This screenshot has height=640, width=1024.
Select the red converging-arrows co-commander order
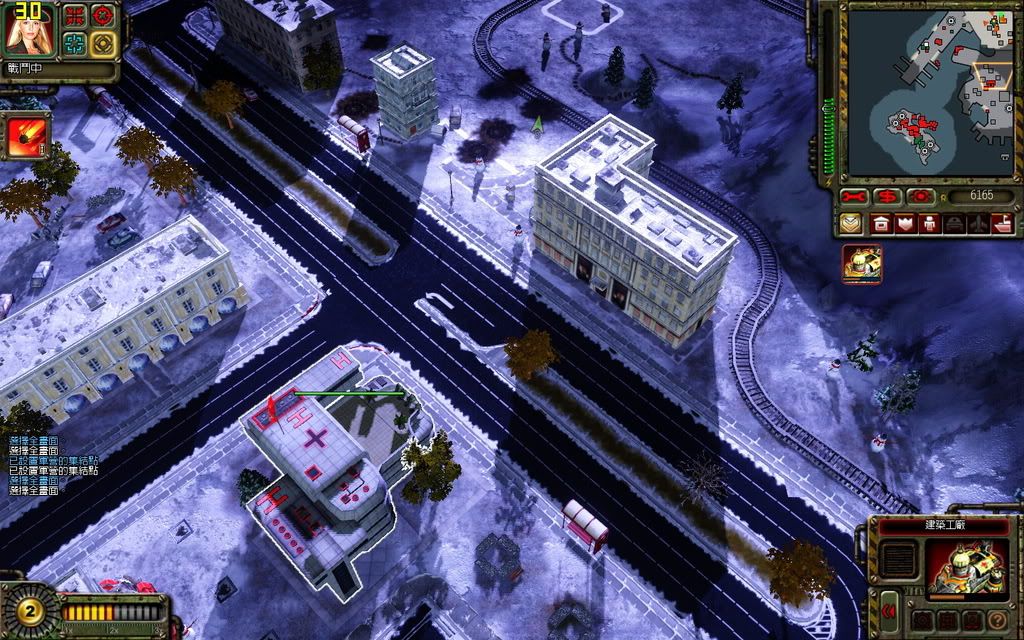pyautogui.click(x=75, y=16)
